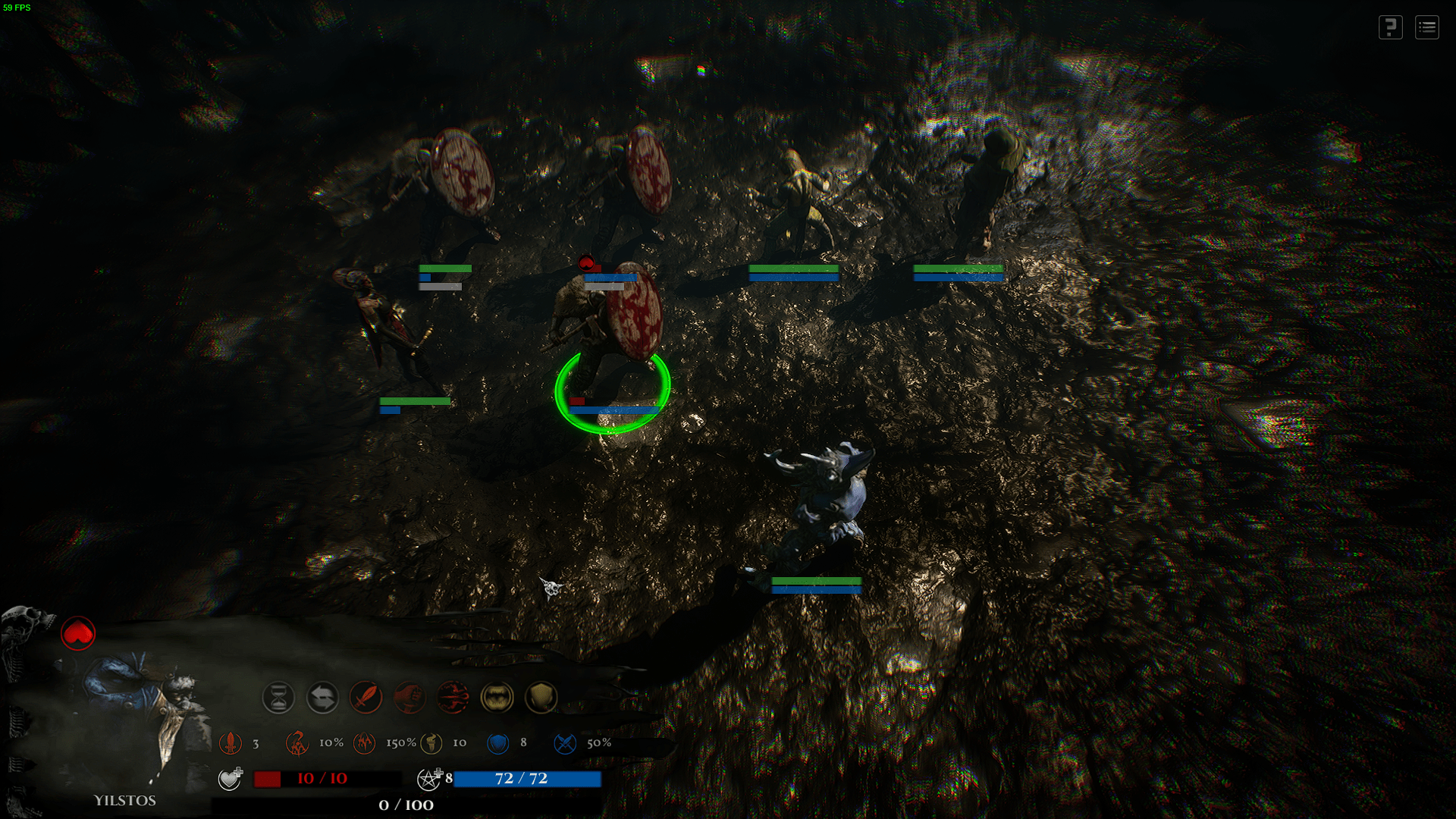Click the blue crossed blades stat icon
This screenshot has width=1456, height=819.
coord(565,743)
